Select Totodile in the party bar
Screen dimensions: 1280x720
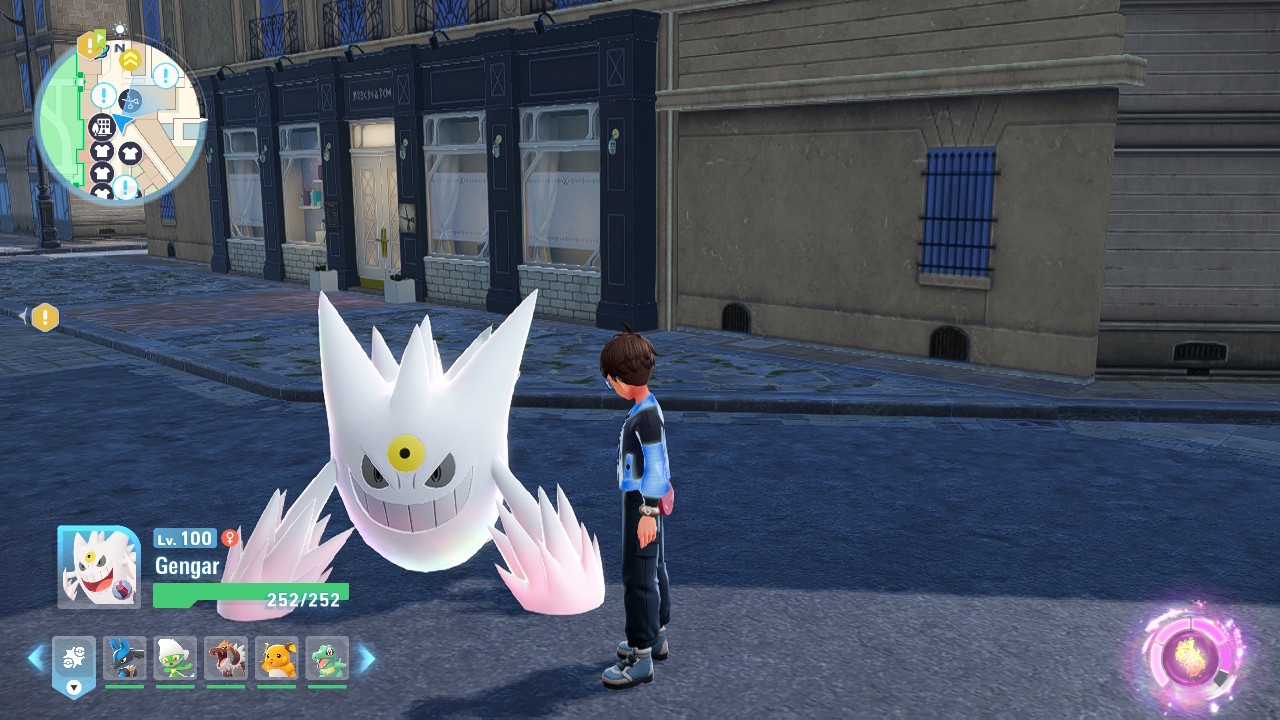click(x=327, y=658)
